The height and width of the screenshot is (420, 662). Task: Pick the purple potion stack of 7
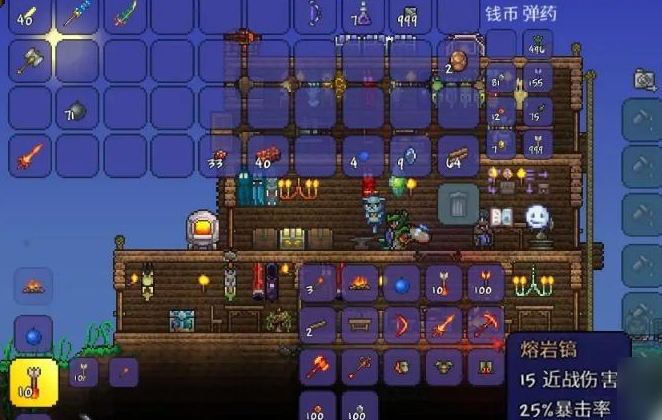coord(362,15)
